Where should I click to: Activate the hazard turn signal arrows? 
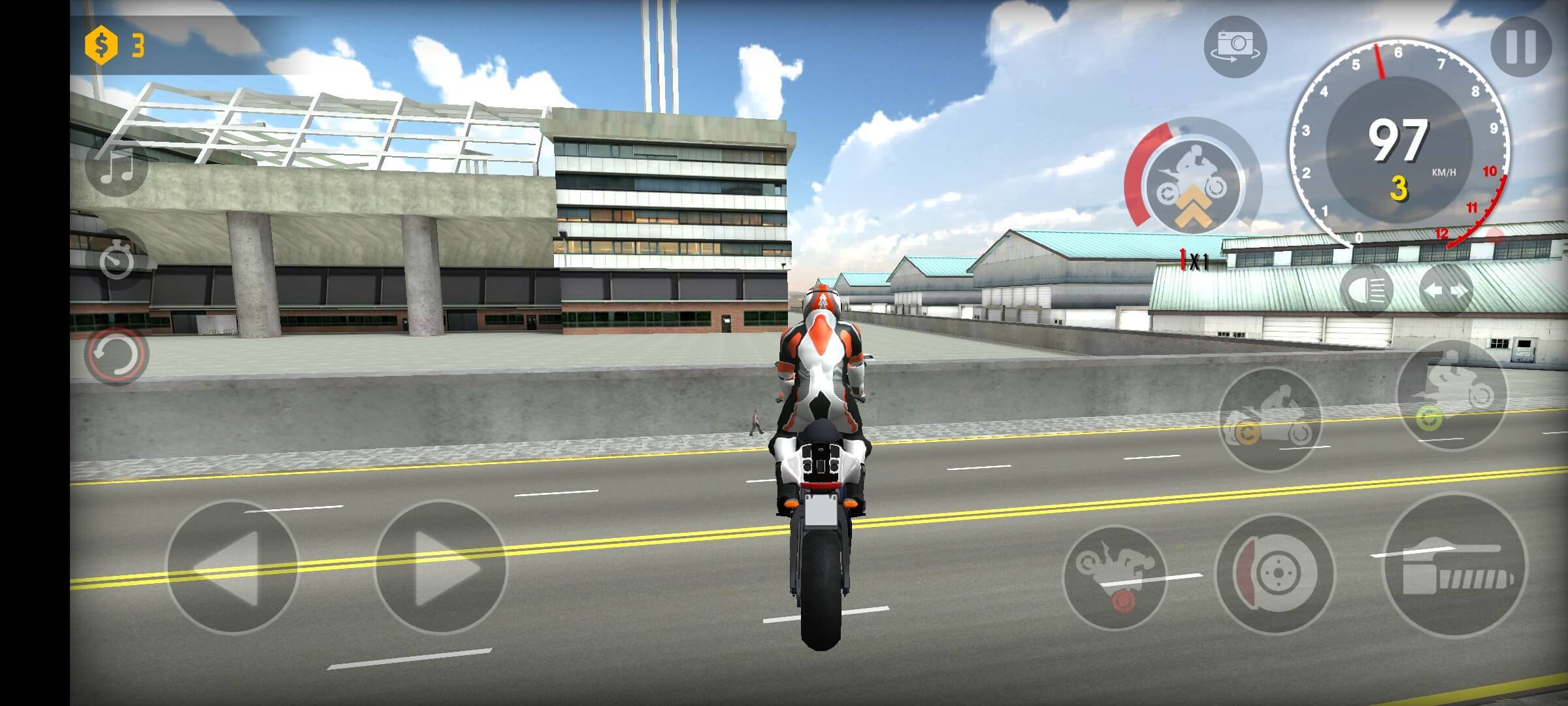(1445, 290)
